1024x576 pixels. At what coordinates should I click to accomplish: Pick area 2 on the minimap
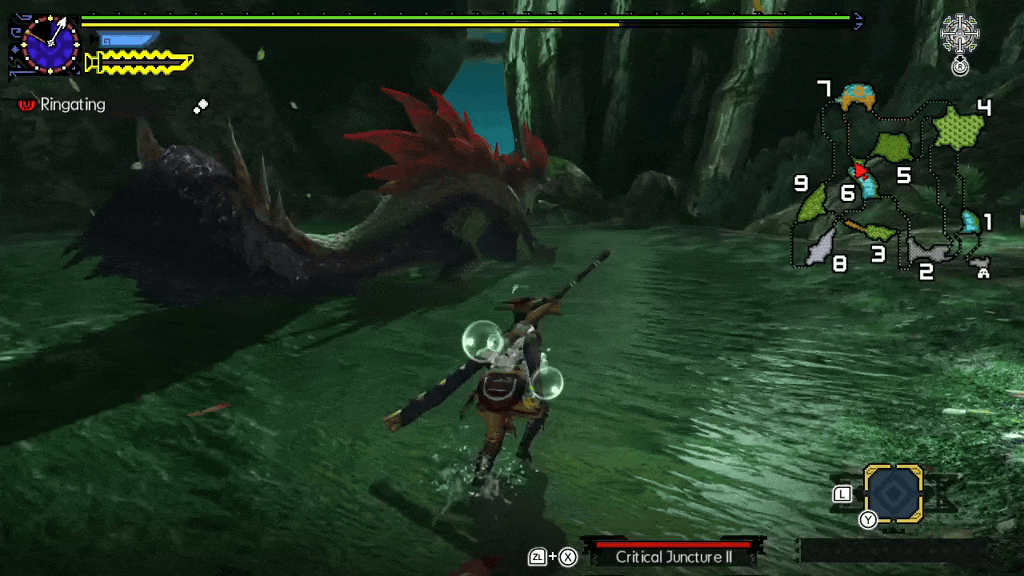[x=929, y=250]
